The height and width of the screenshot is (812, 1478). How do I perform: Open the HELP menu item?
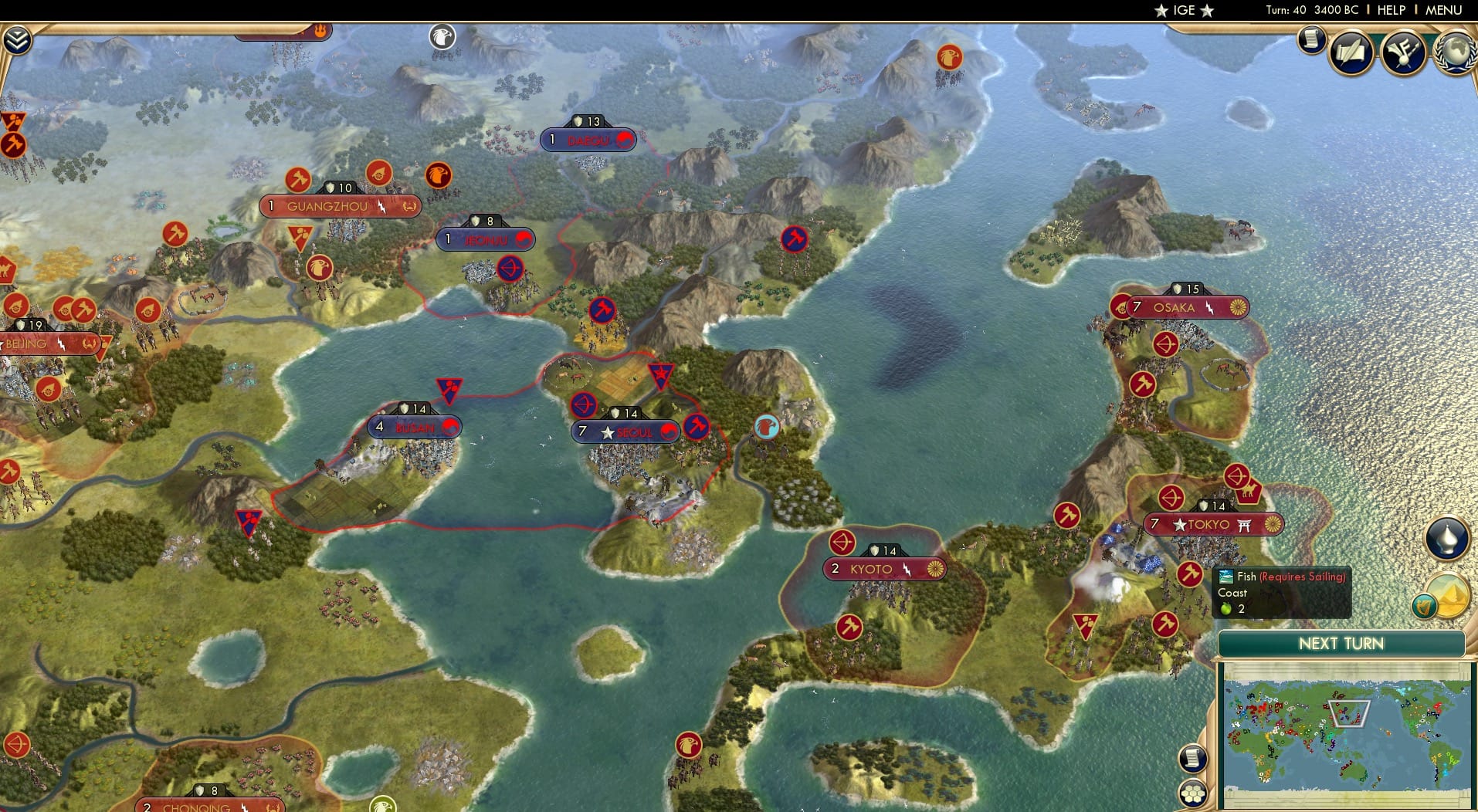click(1392, 10)
